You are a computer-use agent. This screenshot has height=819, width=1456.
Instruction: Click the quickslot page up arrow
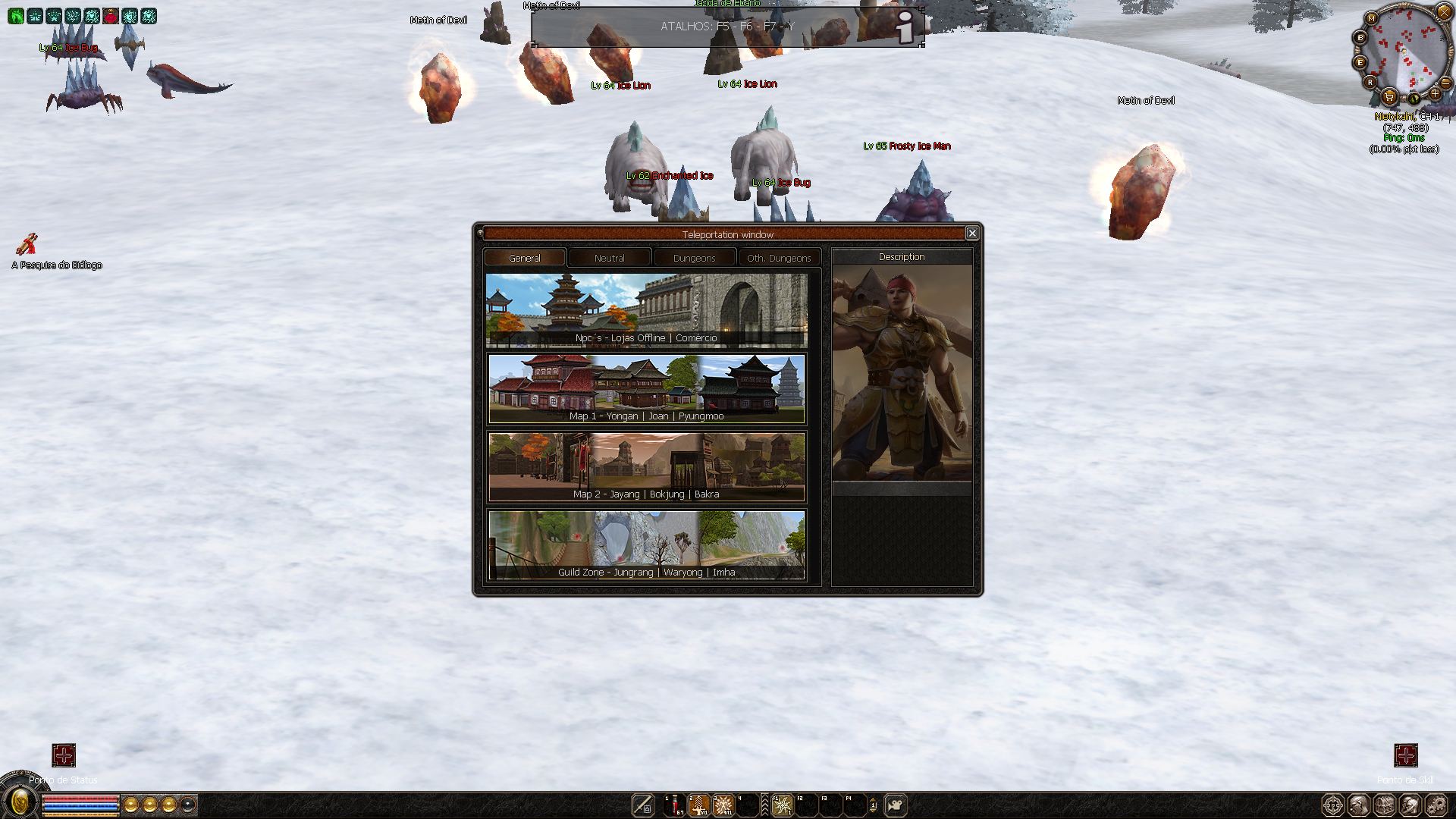(x=874, y=801)
